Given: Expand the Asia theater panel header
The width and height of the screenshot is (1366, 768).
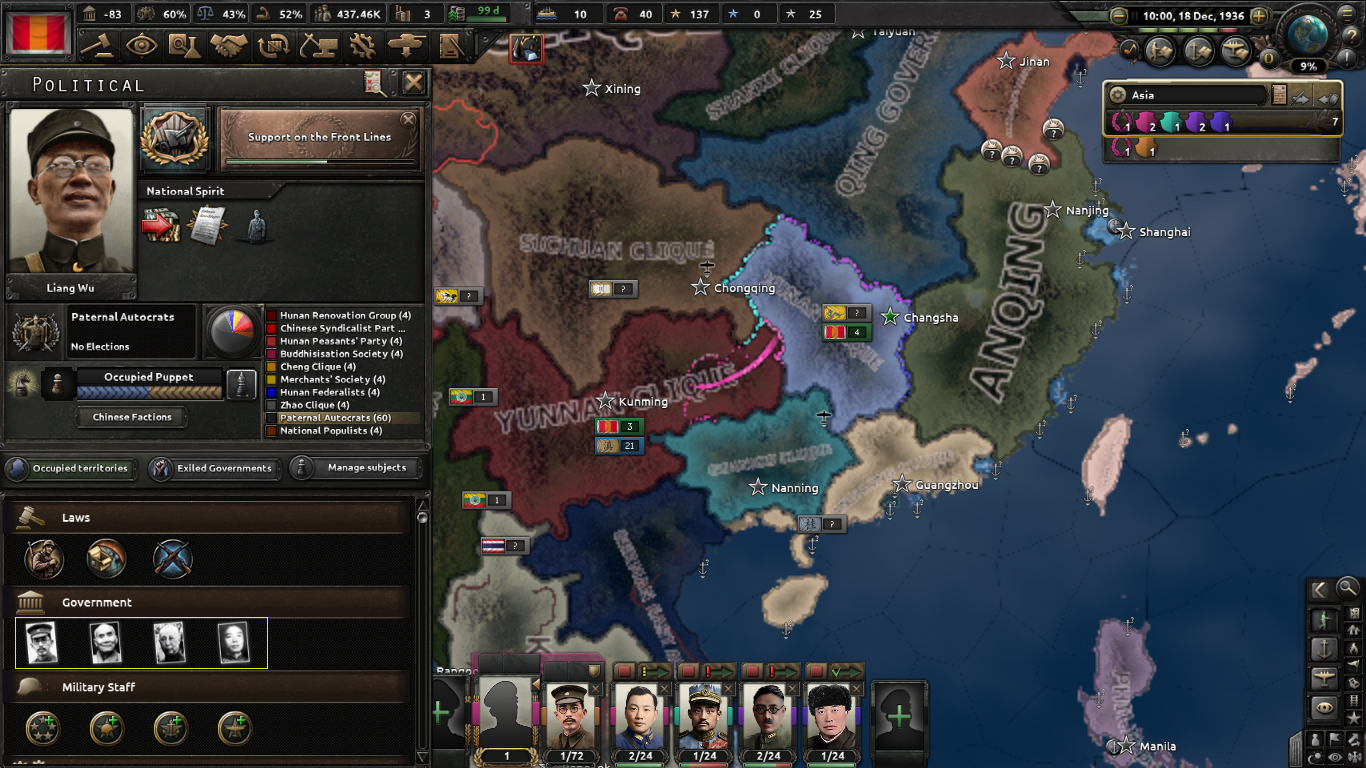Looking at the screenshot, I should pyautogui.click(x=1185, y=95).
